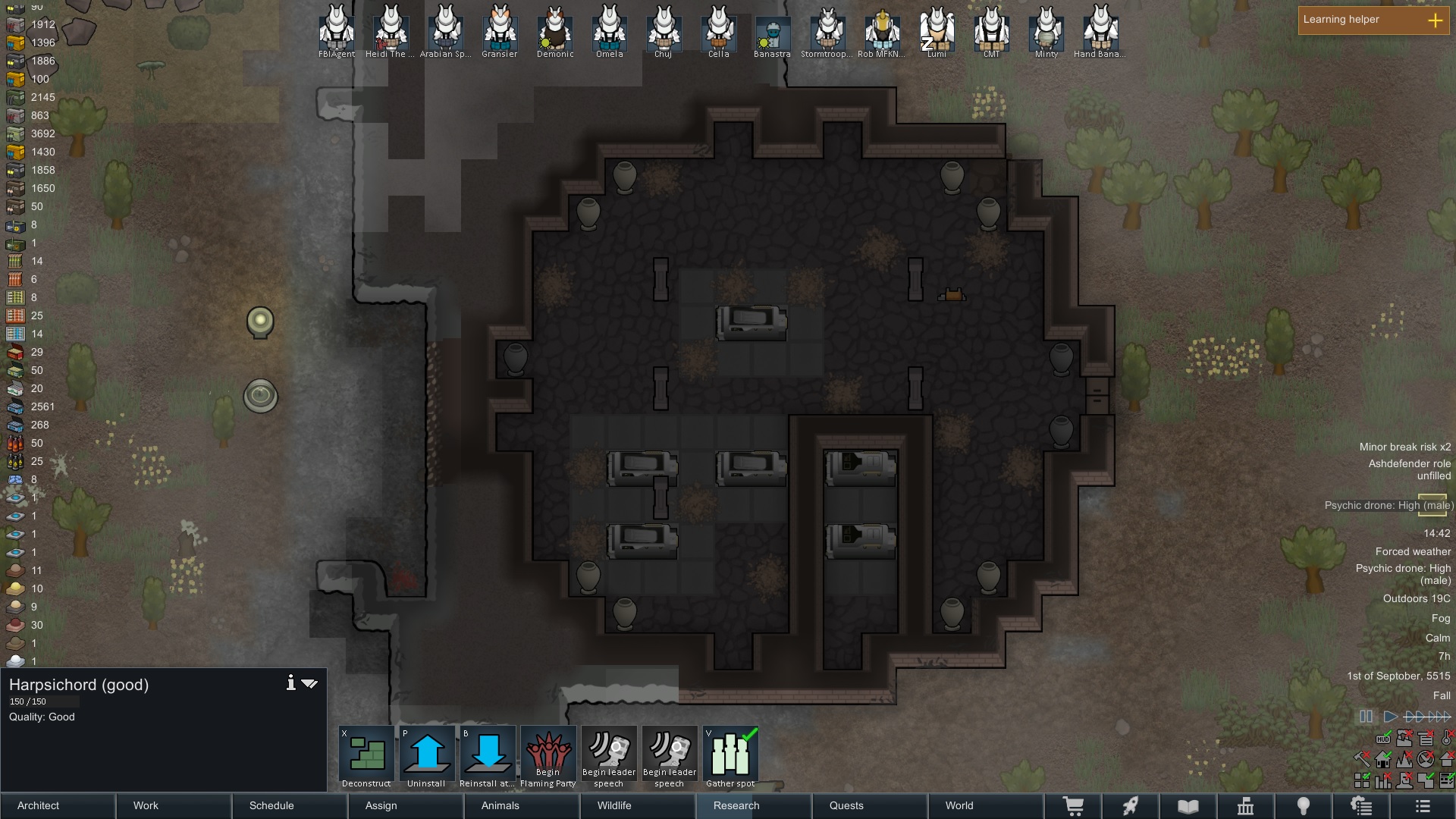Click the Begin Flaming Party icon

coord(548,755)
